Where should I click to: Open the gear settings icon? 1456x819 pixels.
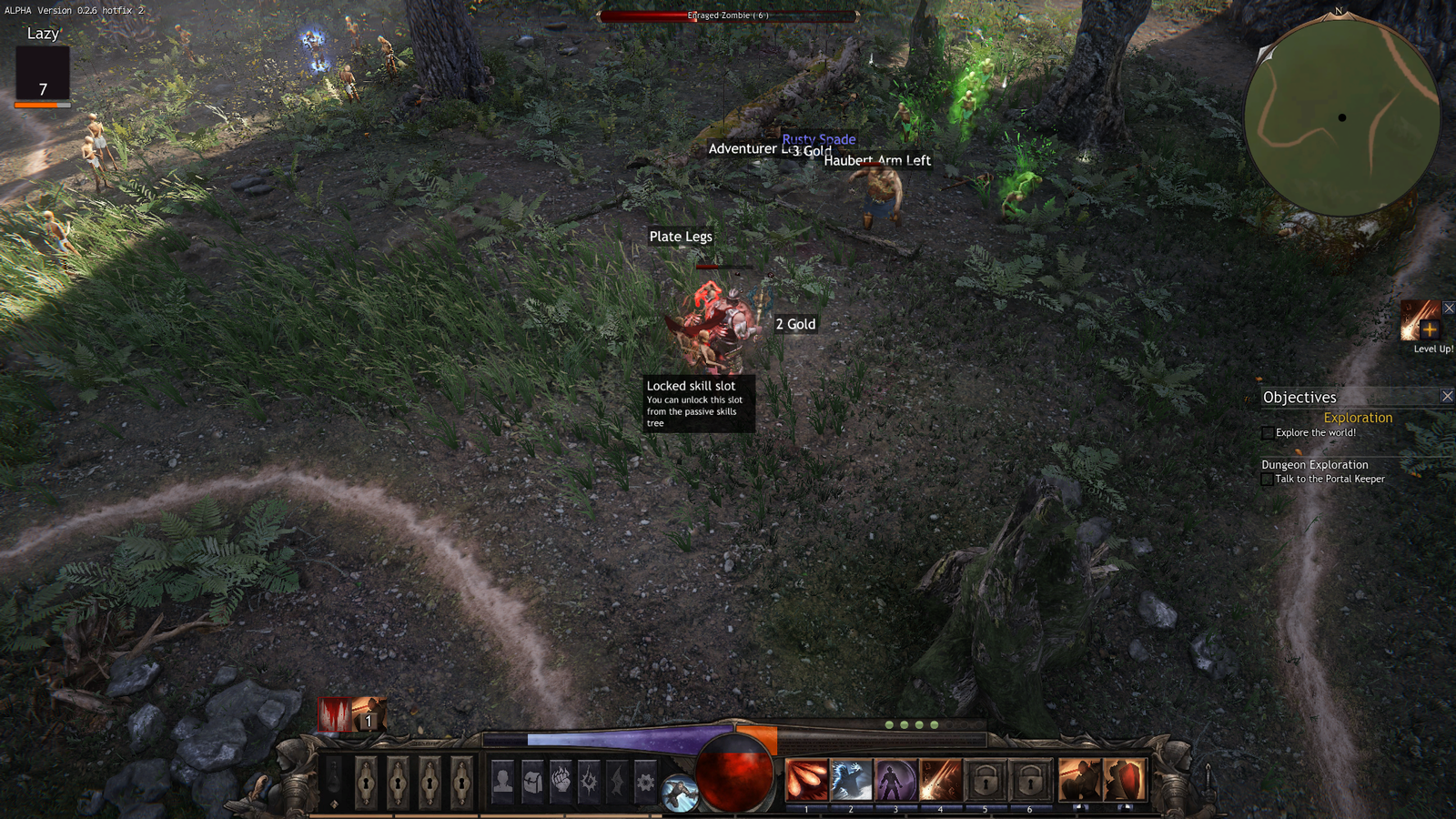645,781
